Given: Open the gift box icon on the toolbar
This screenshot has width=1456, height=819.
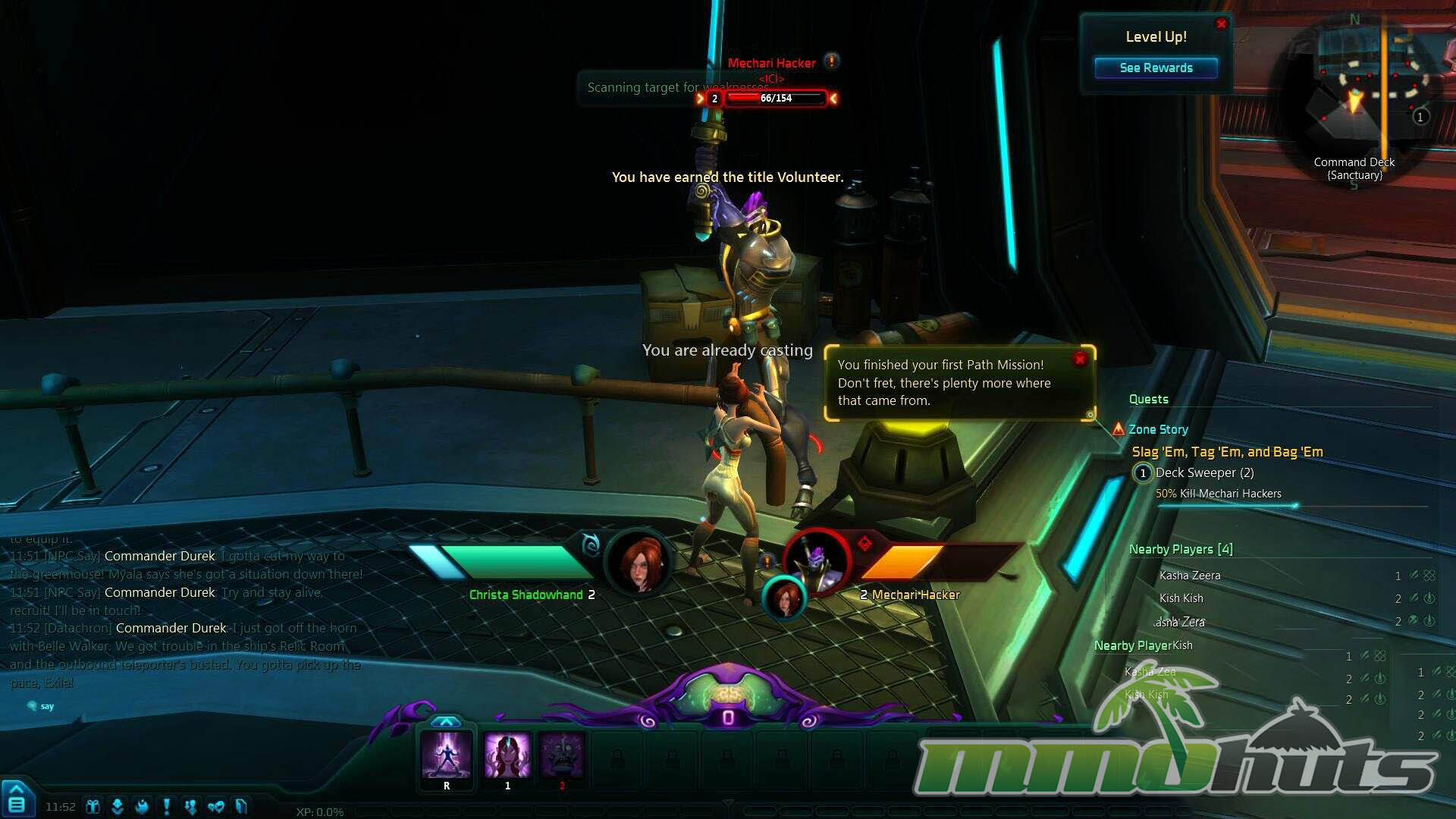Looking at the screenshot, I should pos(93,806).
